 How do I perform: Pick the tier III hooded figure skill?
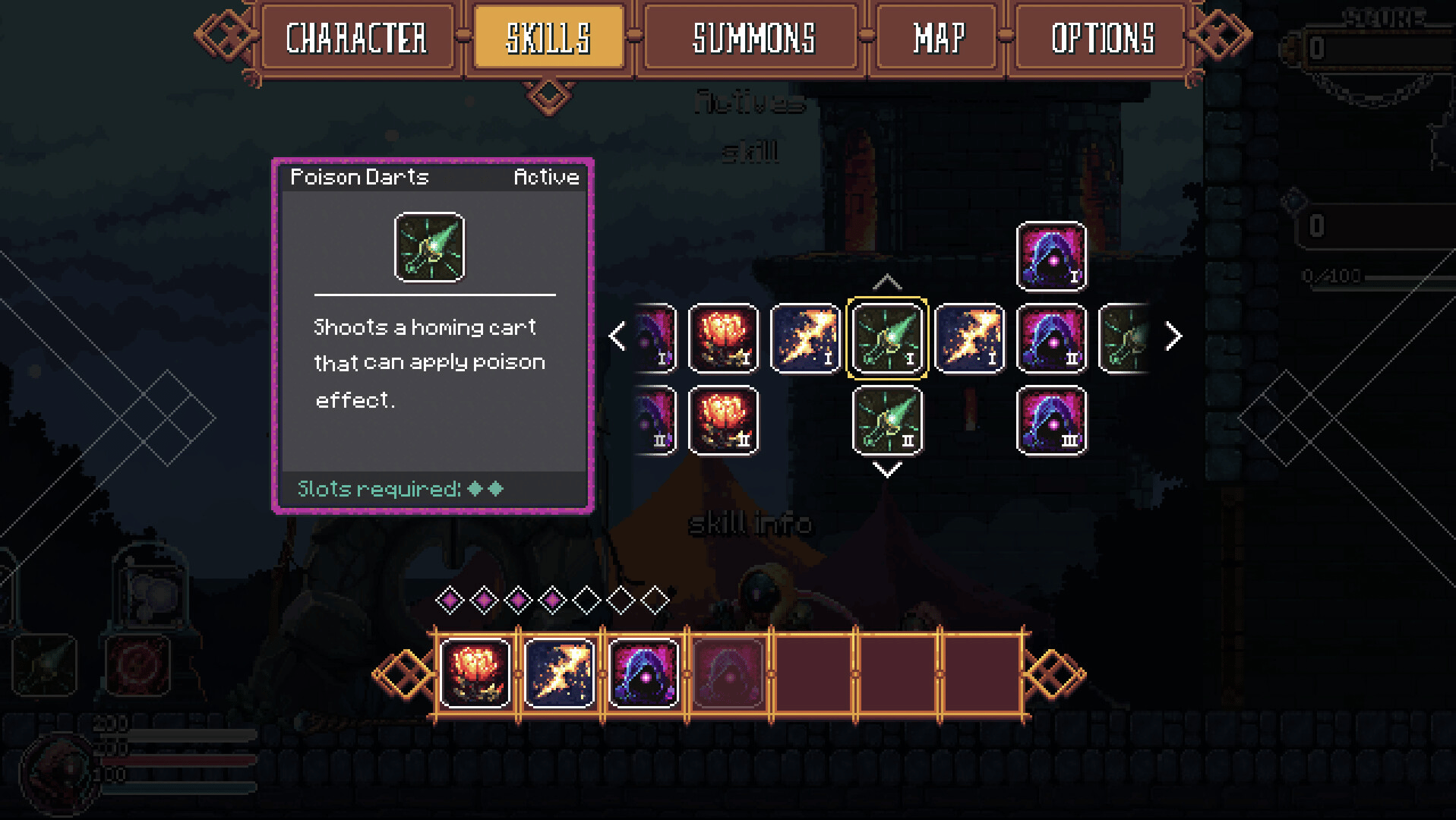point(1051,420)
